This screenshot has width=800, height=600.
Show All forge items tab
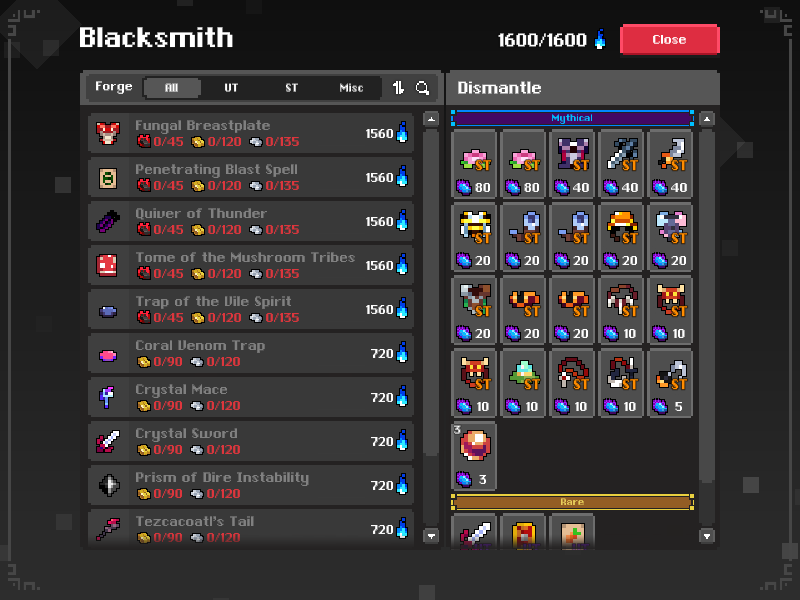pyautogui.click(x=171, y=88)
